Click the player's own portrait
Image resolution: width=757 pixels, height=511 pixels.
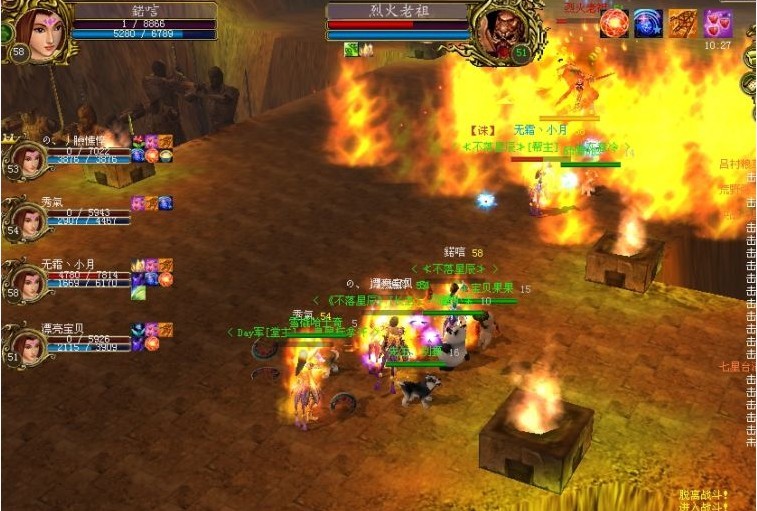tap(40, 30)
